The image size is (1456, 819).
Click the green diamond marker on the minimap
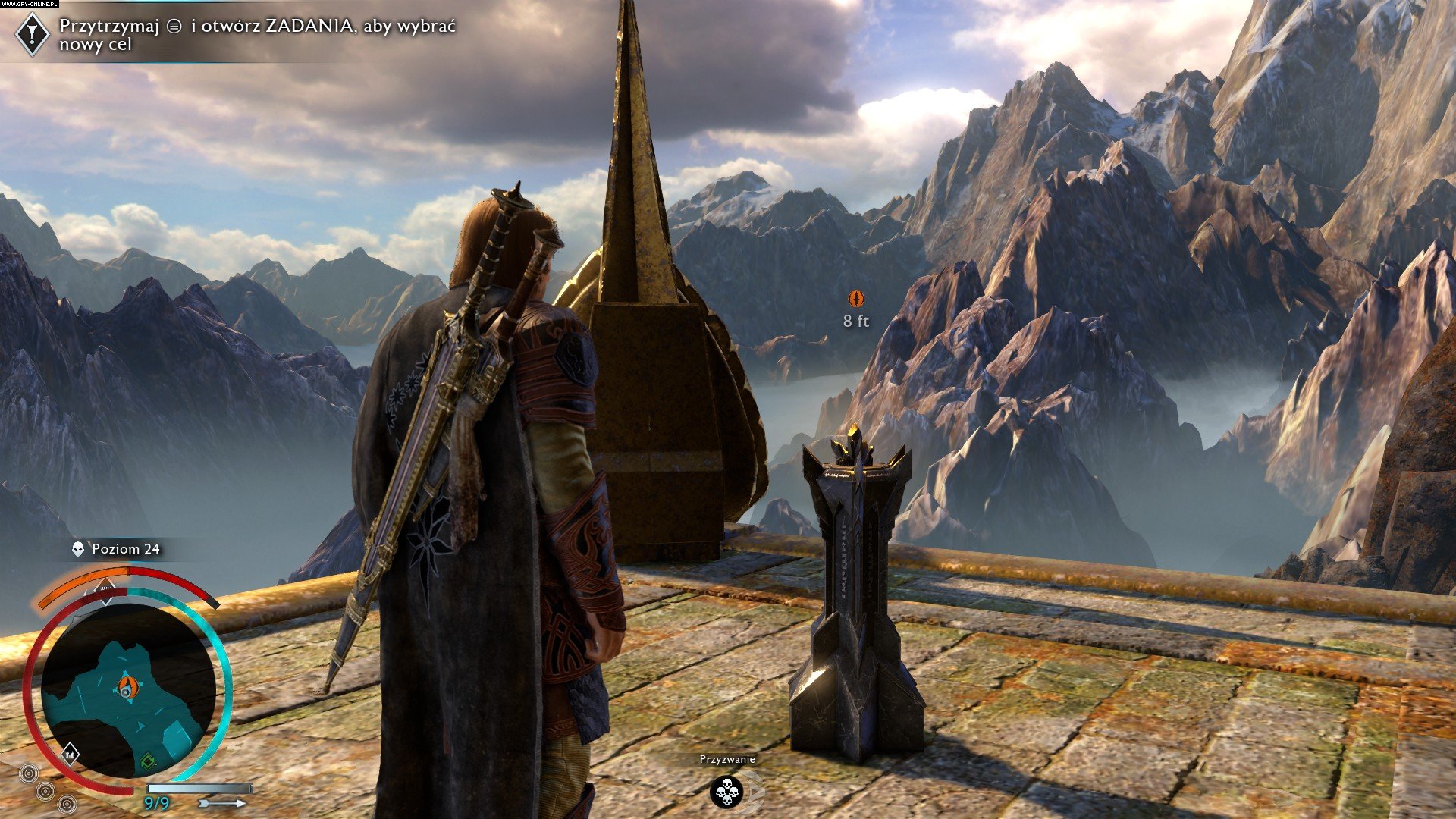click(x=148, y=761)
